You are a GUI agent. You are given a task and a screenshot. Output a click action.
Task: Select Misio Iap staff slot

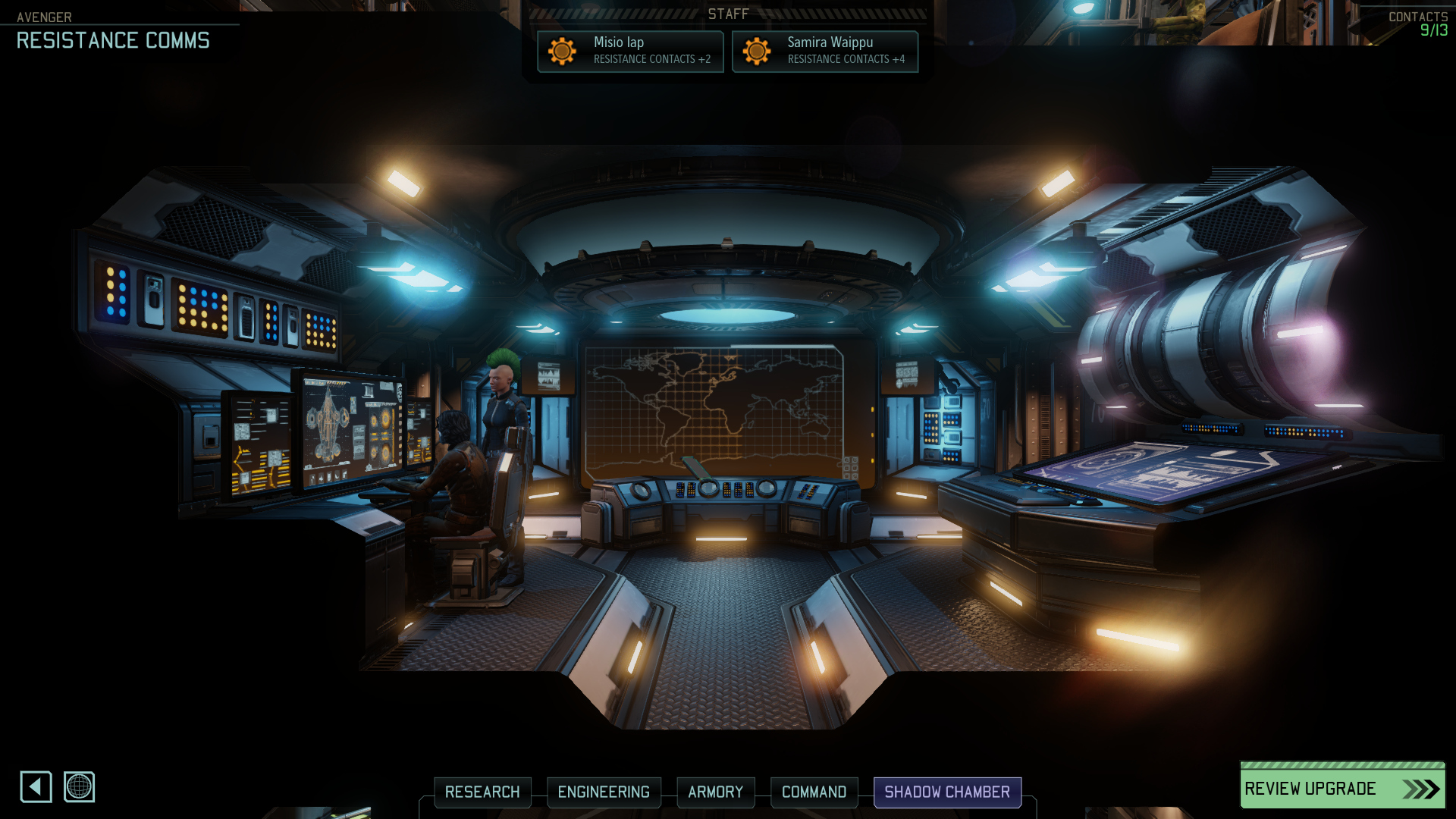pos(630,51)
